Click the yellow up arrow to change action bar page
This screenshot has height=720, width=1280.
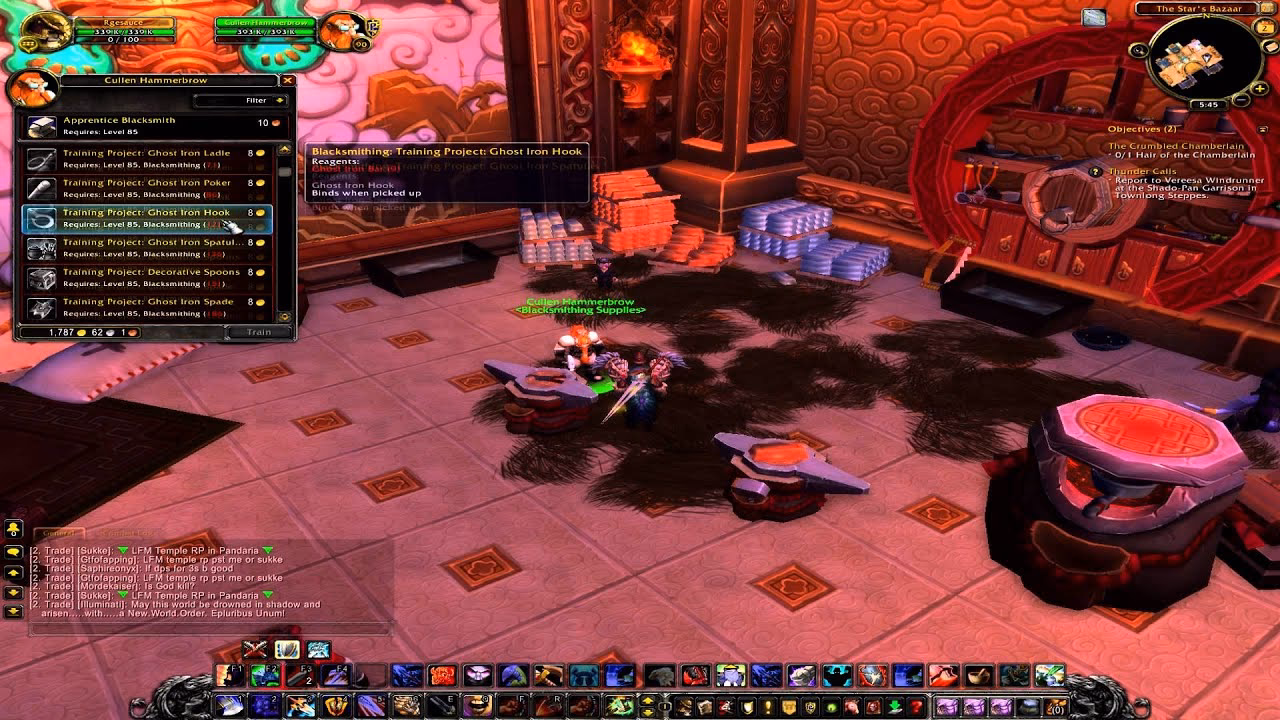[x=649, y=700]
